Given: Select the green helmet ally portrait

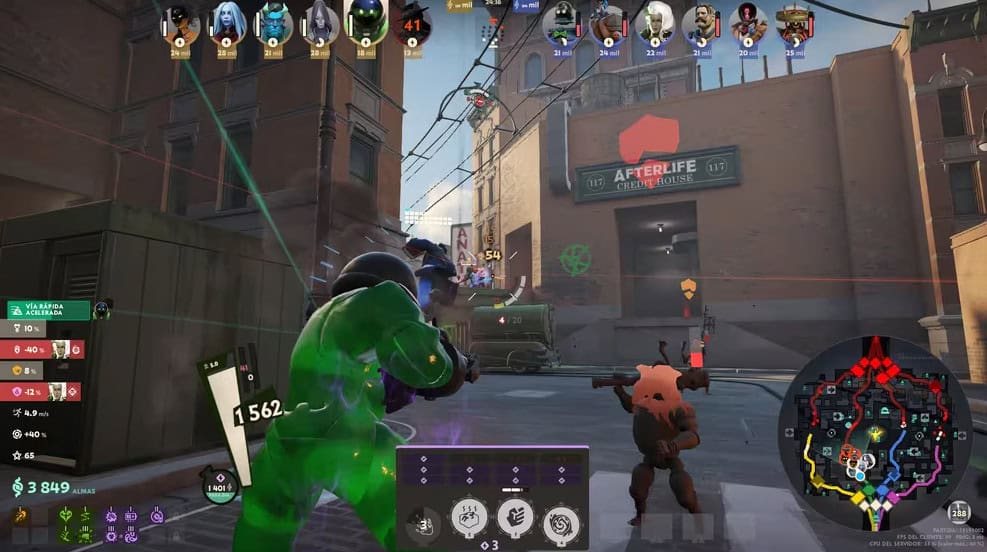Looking at the screenshot, I should coord(365,24).
